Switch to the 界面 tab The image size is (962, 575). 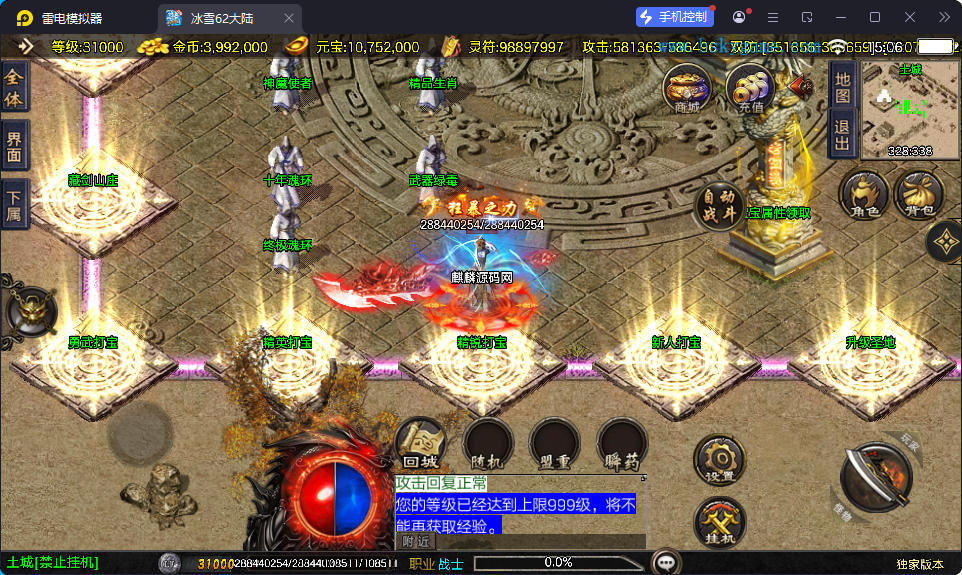(x=14, y=146)
